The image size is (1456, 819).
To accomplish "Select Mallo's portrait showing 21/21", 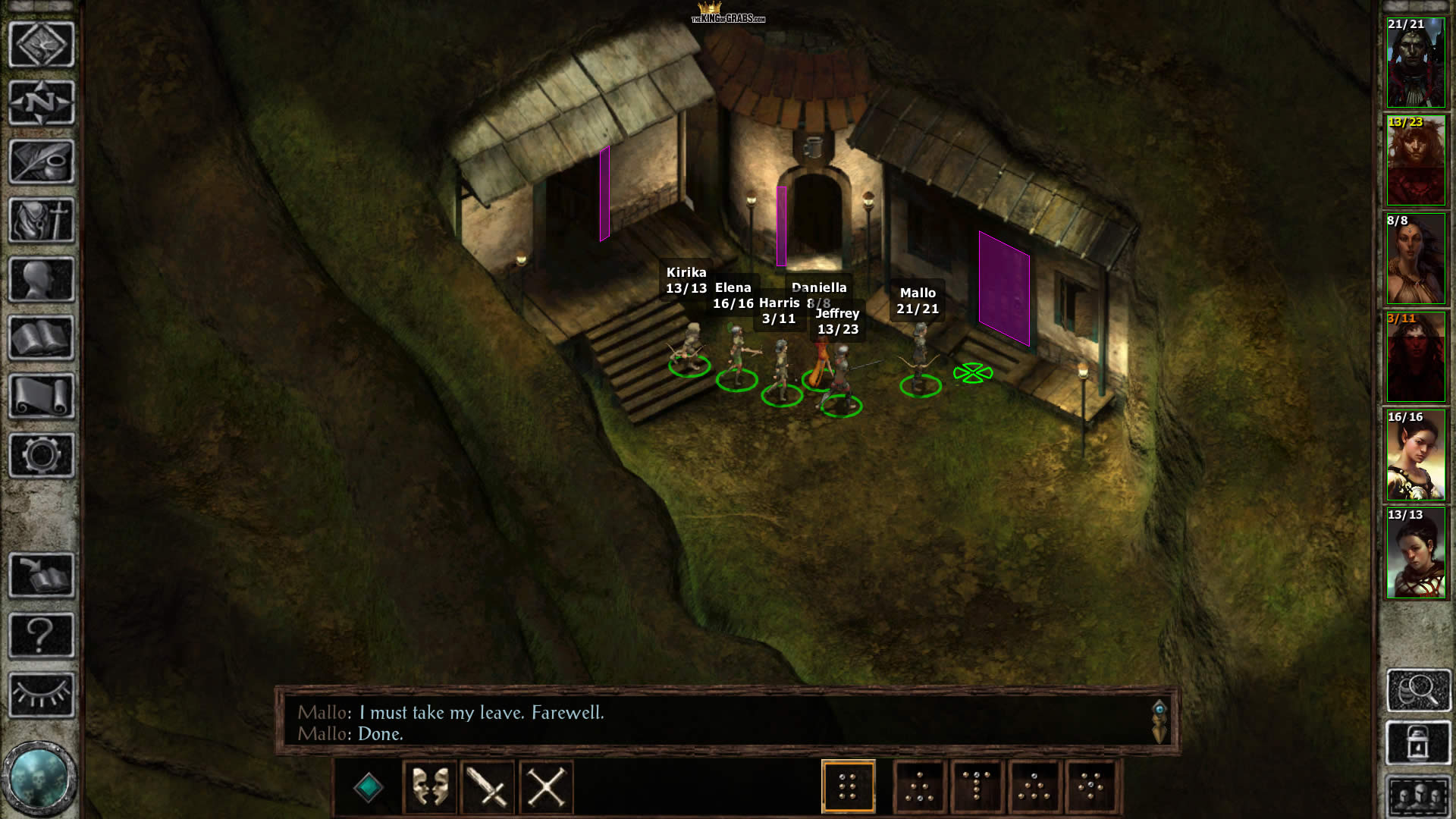I will click(x=1416, y=63).
